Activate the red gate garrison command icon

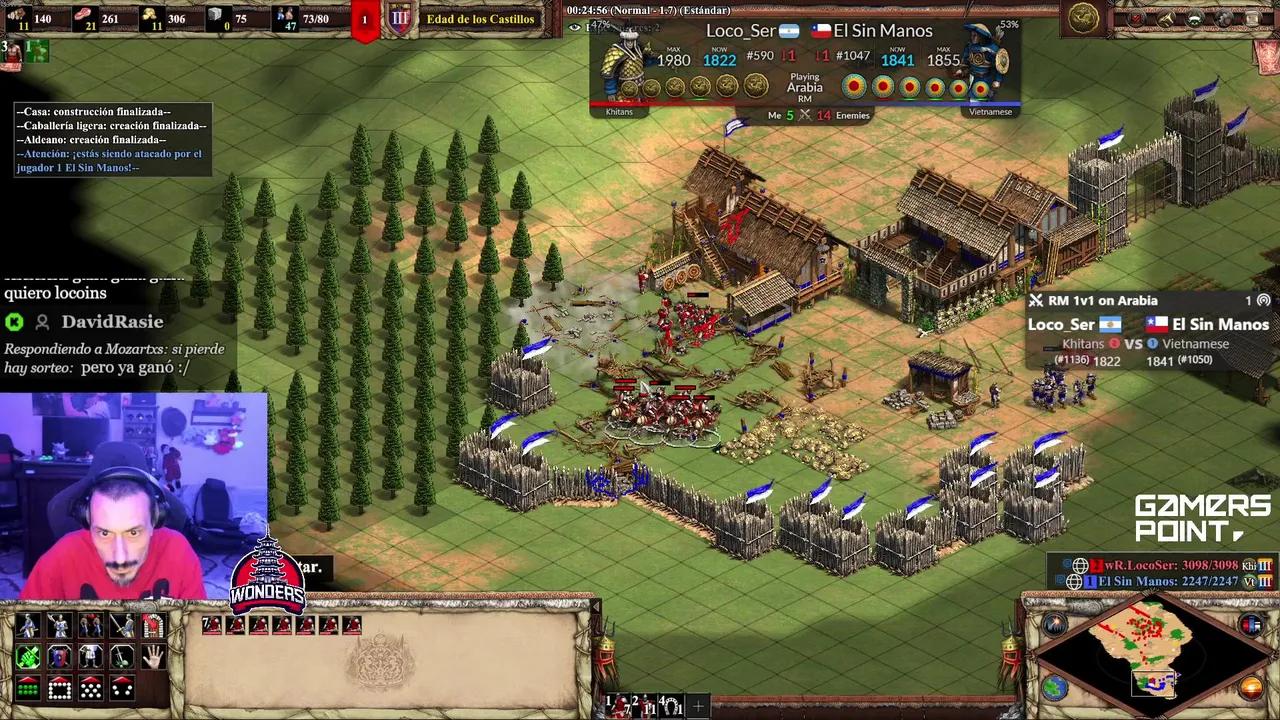153,626
